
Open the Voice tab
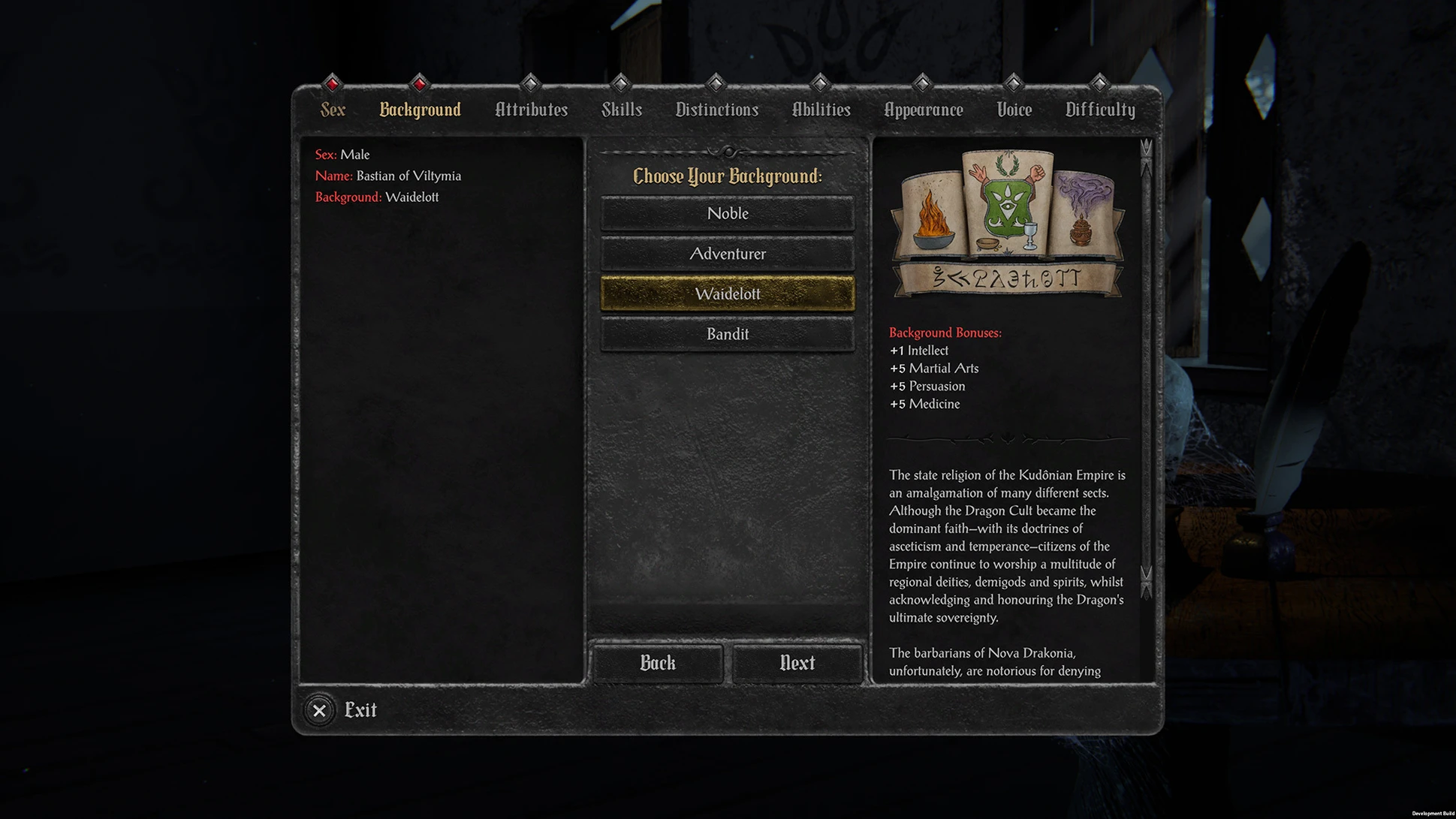(x=1014, y=110)
